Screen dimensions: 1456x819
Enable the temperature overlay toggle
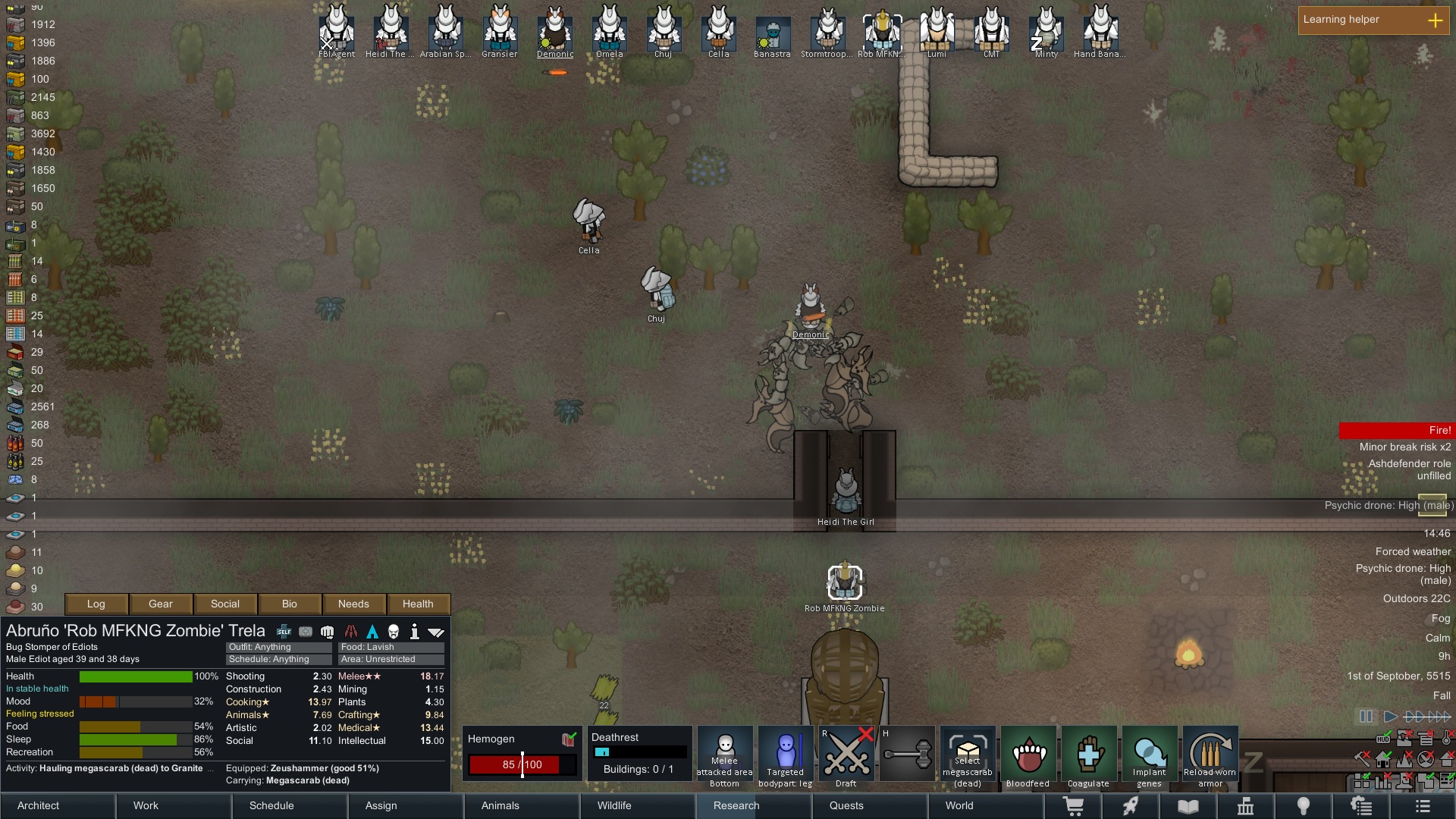(x=1445, y=739)
